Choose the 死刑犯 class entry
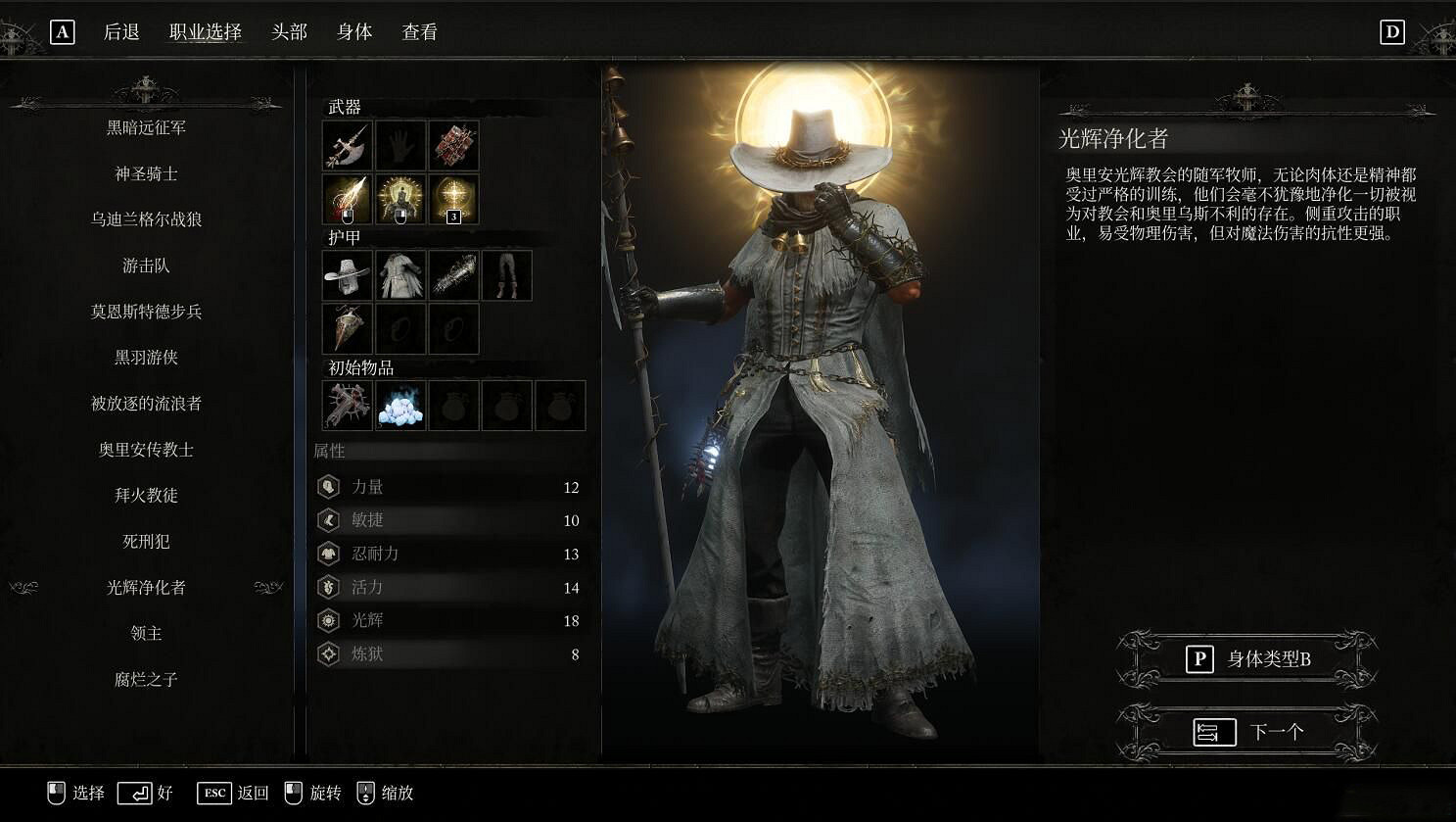Viewport: 1456px width, 822px height. [x=145, y=542]
